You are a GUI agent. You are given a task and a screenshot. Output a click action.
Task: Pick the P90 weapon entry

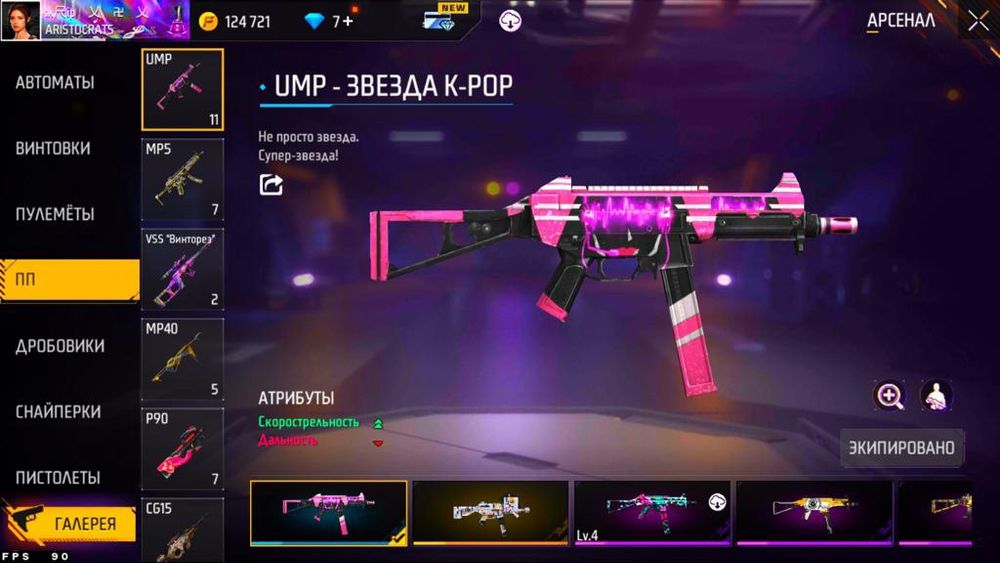(182, 449)
